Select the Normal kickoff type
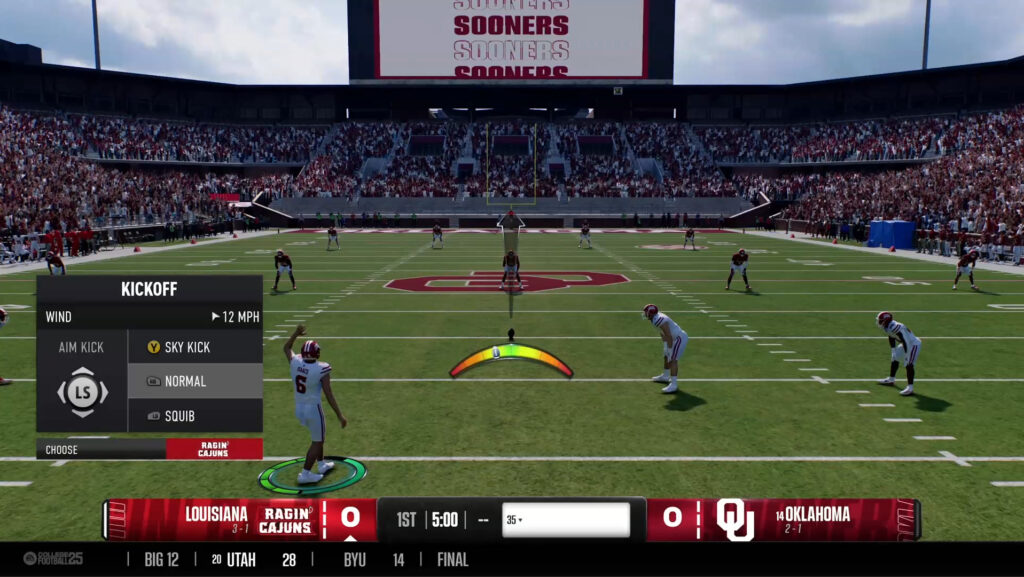1024x577 pixels. (194, 381)
